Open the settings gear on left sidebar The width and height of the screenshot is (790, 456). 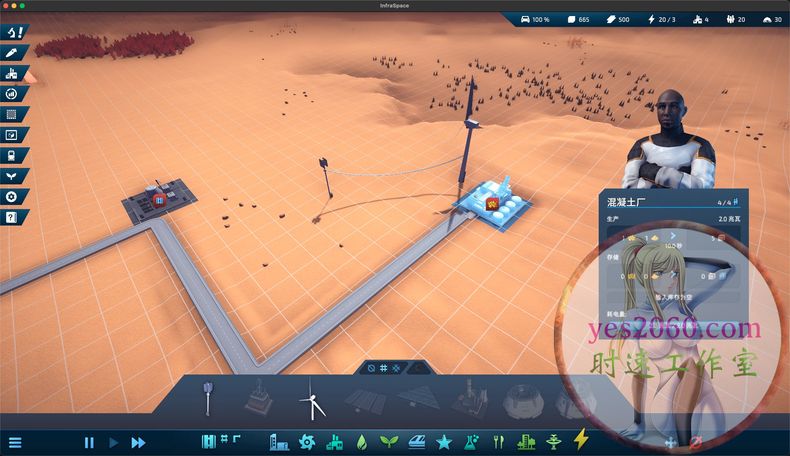[11, 196]
